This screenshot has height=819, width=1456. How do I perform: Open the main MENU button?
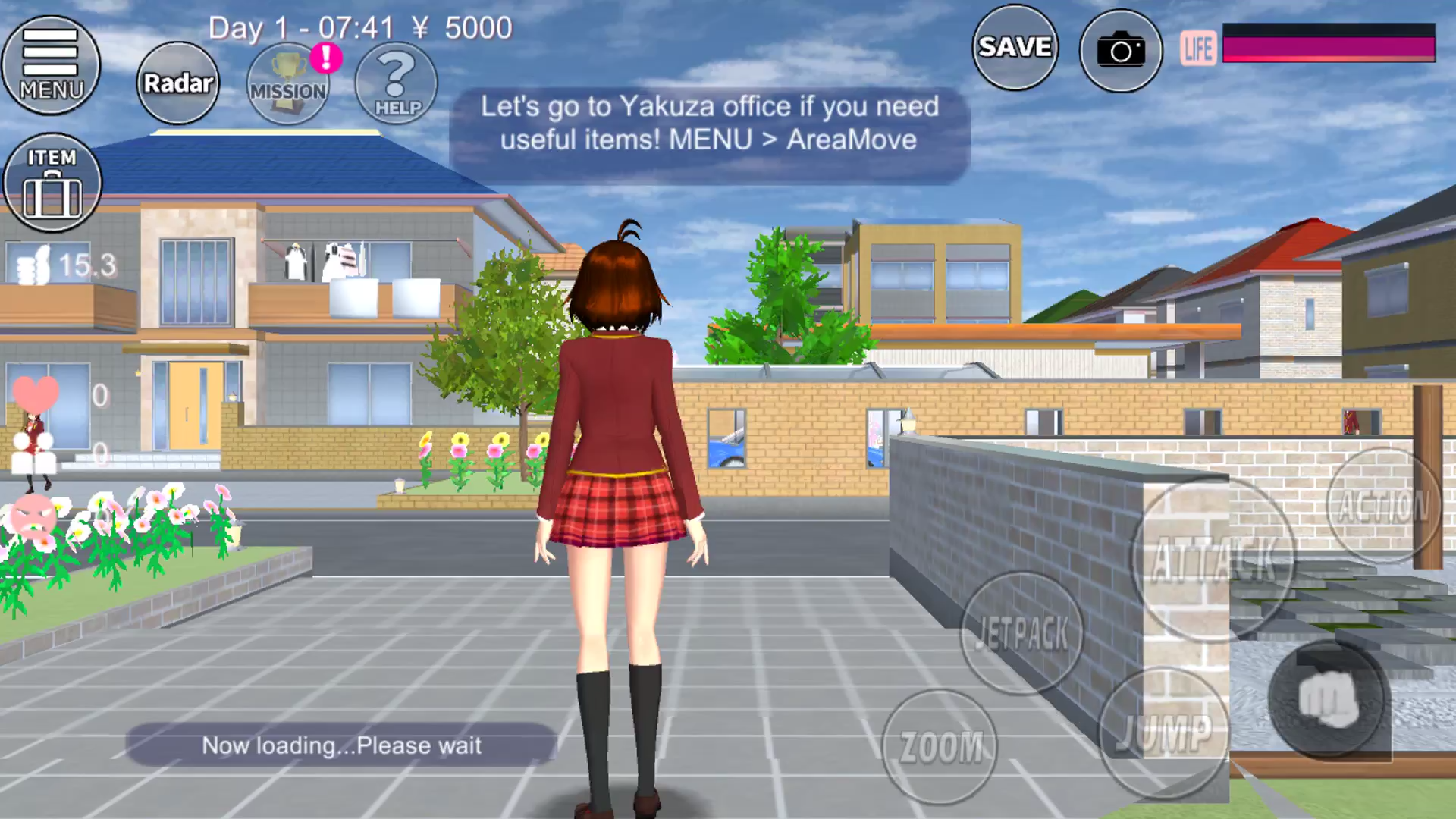51,65
